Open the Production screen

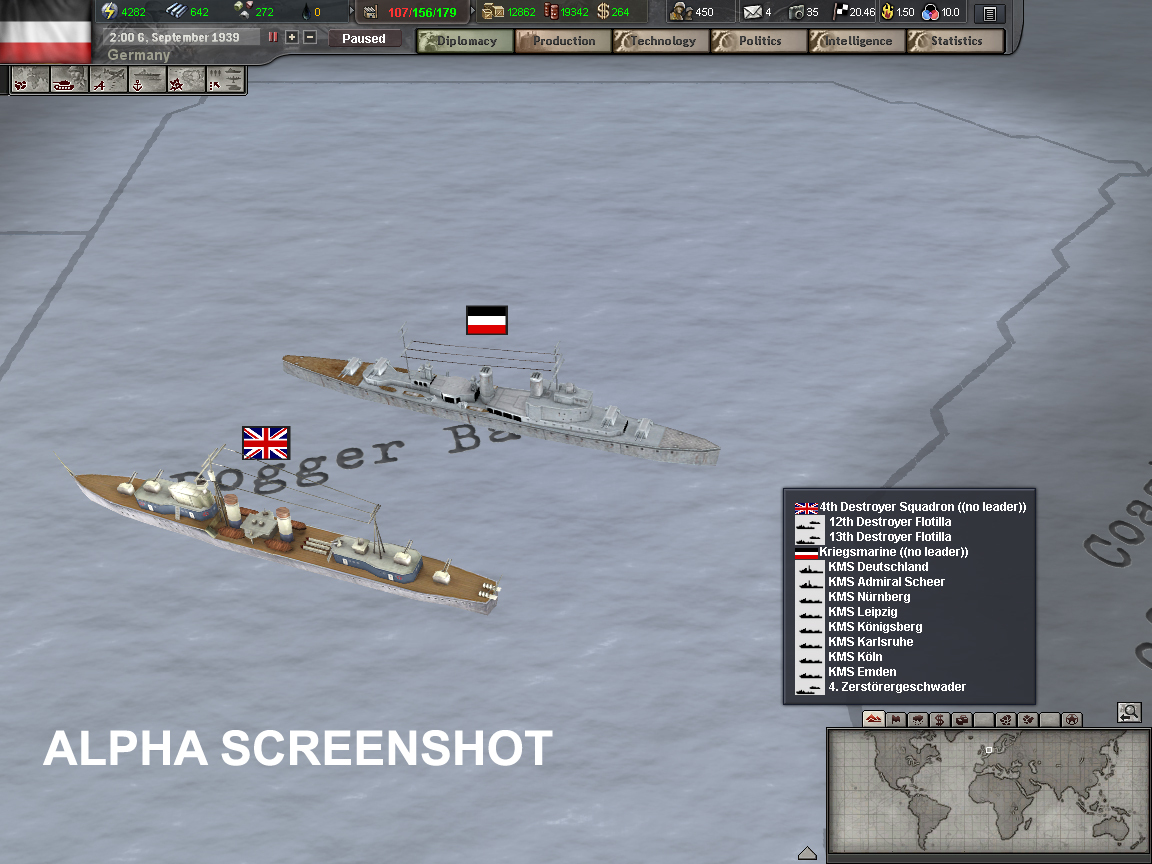point(563,41)
